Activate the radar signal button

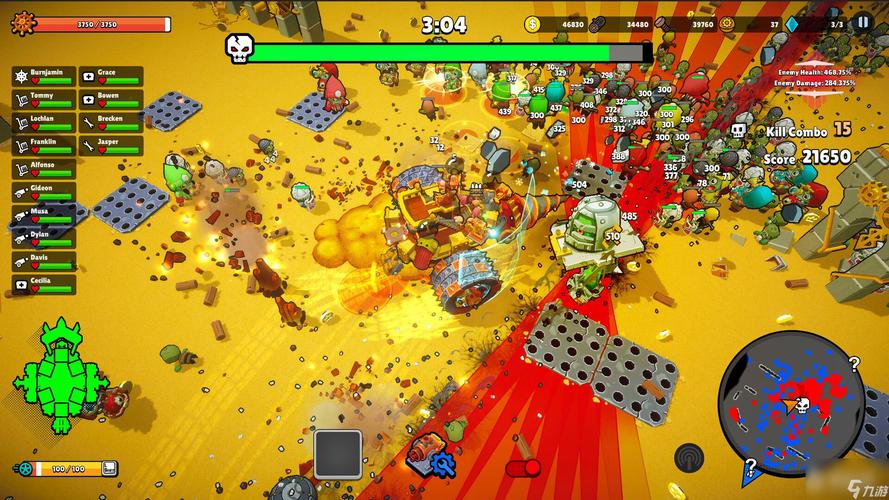point(689,457)
